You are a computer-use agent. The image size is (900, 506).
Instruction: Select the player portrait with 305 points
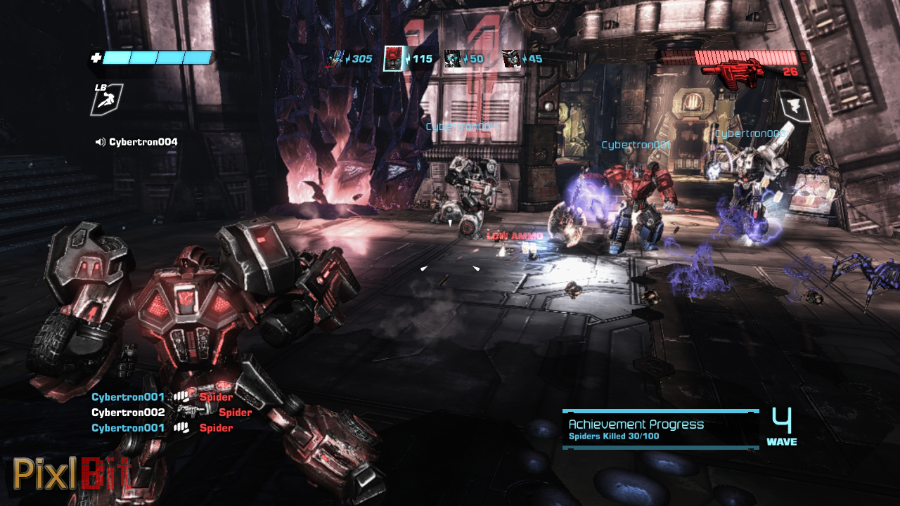338,59
